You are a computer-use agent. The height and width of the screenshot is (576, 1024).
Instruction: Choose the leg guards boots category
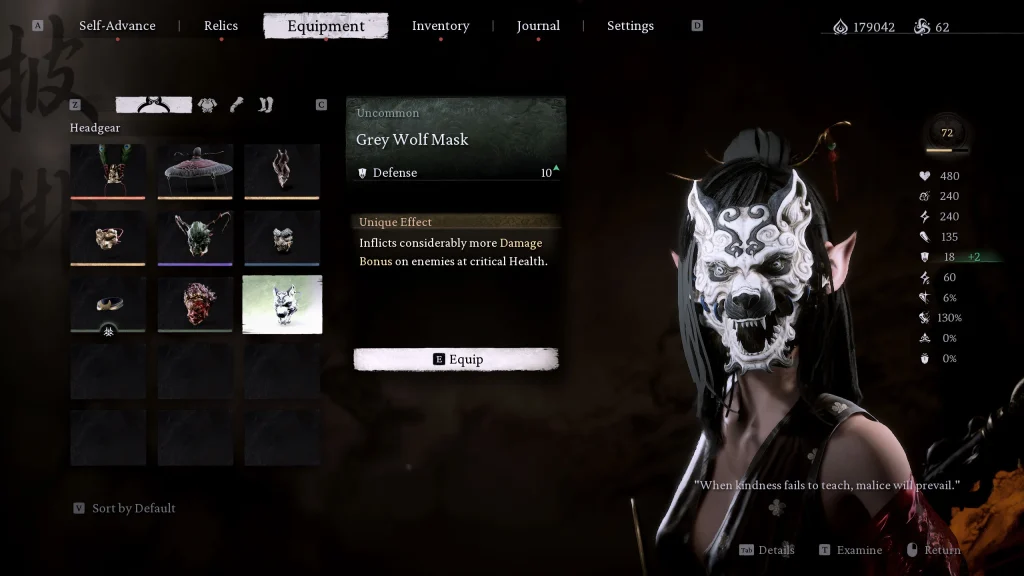(x=265, y=104)
